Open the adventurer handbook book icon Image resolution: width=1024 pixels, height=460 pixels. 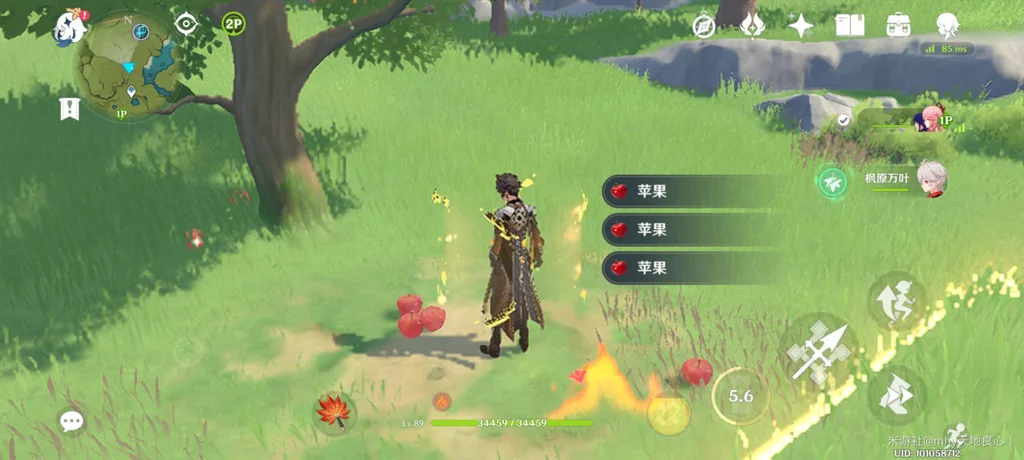tap(849, 26)
